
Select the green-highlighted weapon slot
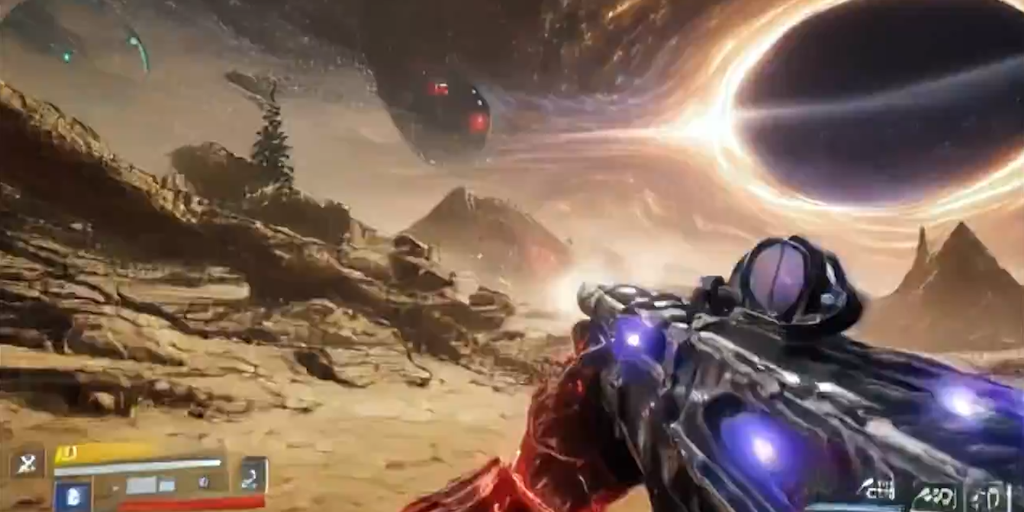(936, 495)
